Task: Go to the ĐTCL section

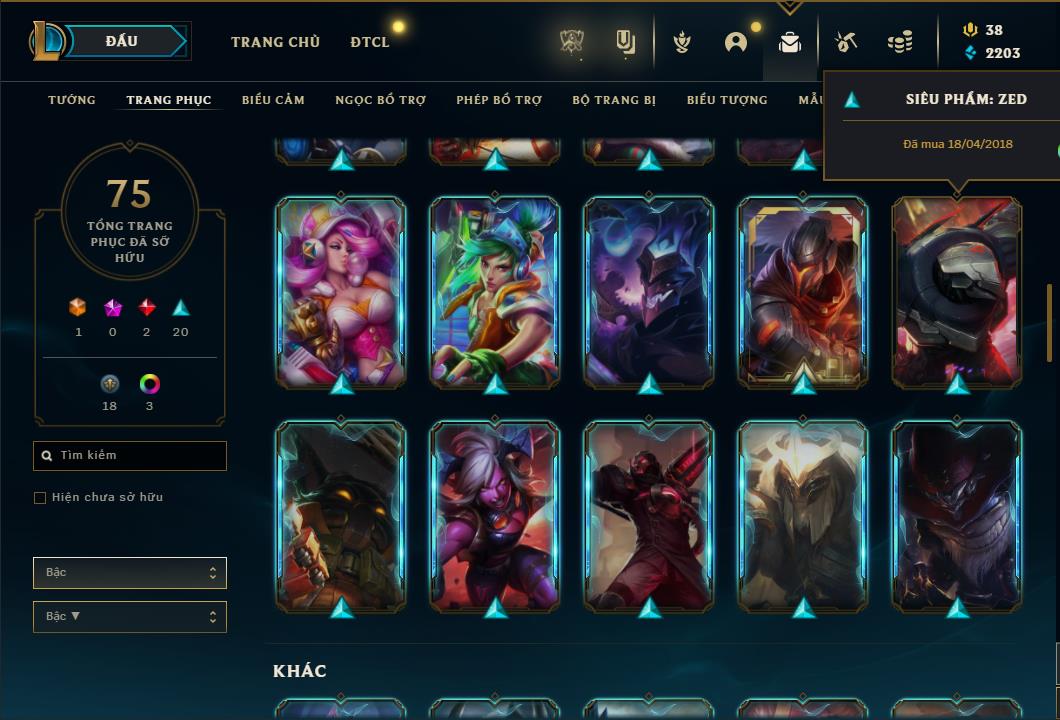Action: (370, 42)
